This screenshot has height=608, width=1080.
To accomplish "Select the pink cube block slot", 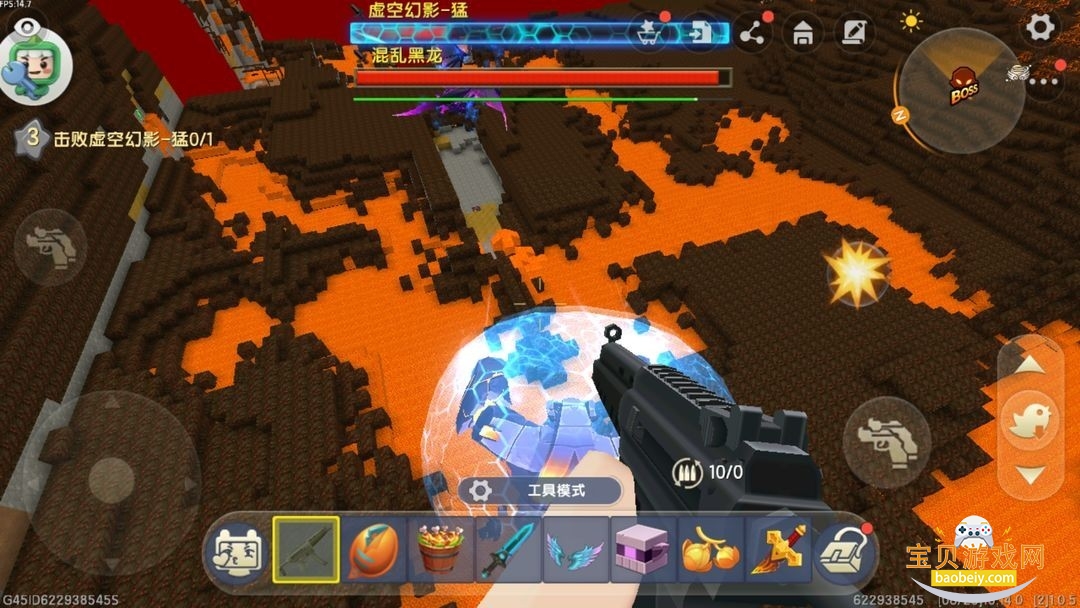I will [643, 550].
